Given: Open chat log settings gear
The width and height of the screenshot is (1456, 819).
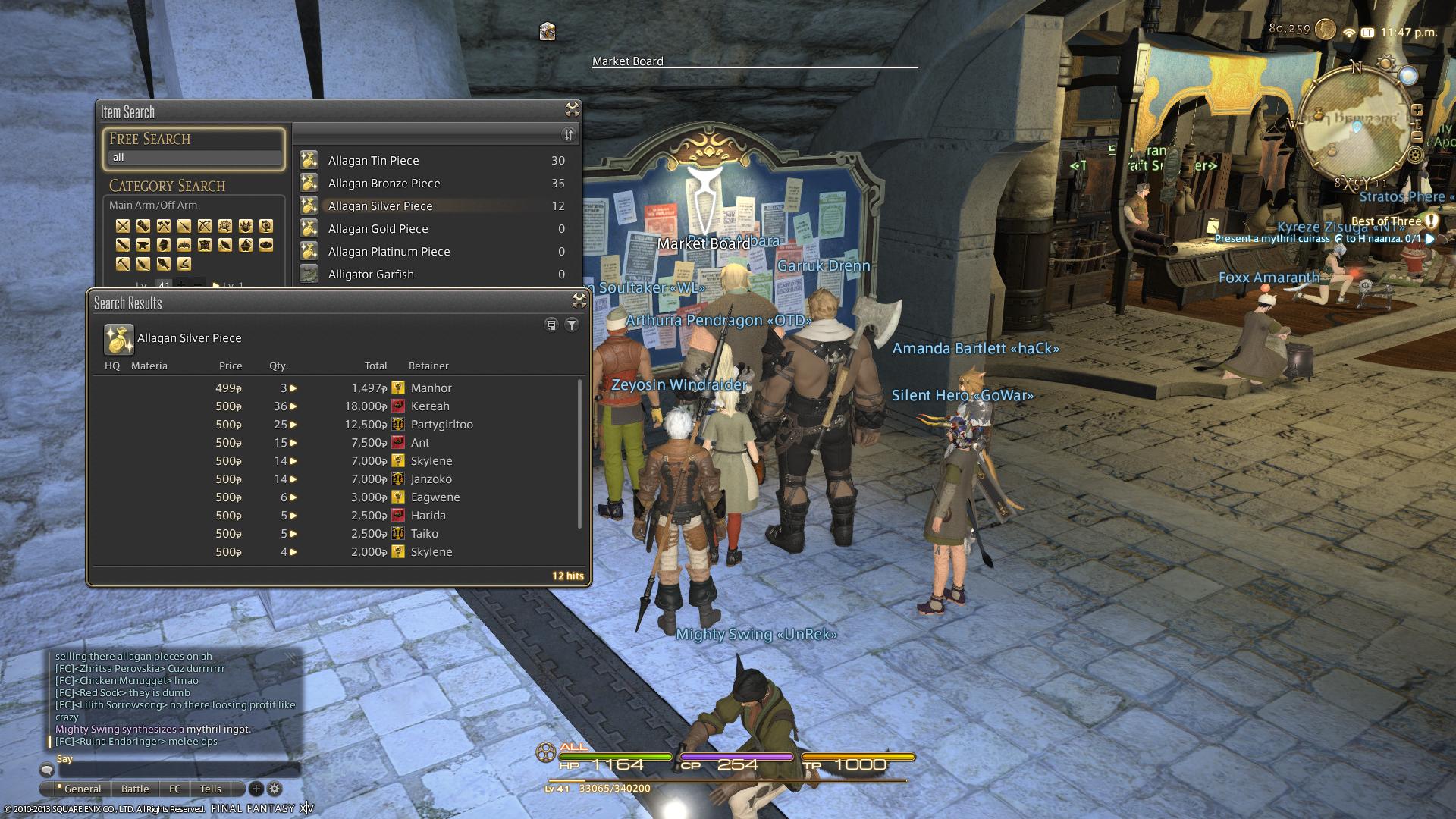Looking at the screenshot, I should coord(275,789).
